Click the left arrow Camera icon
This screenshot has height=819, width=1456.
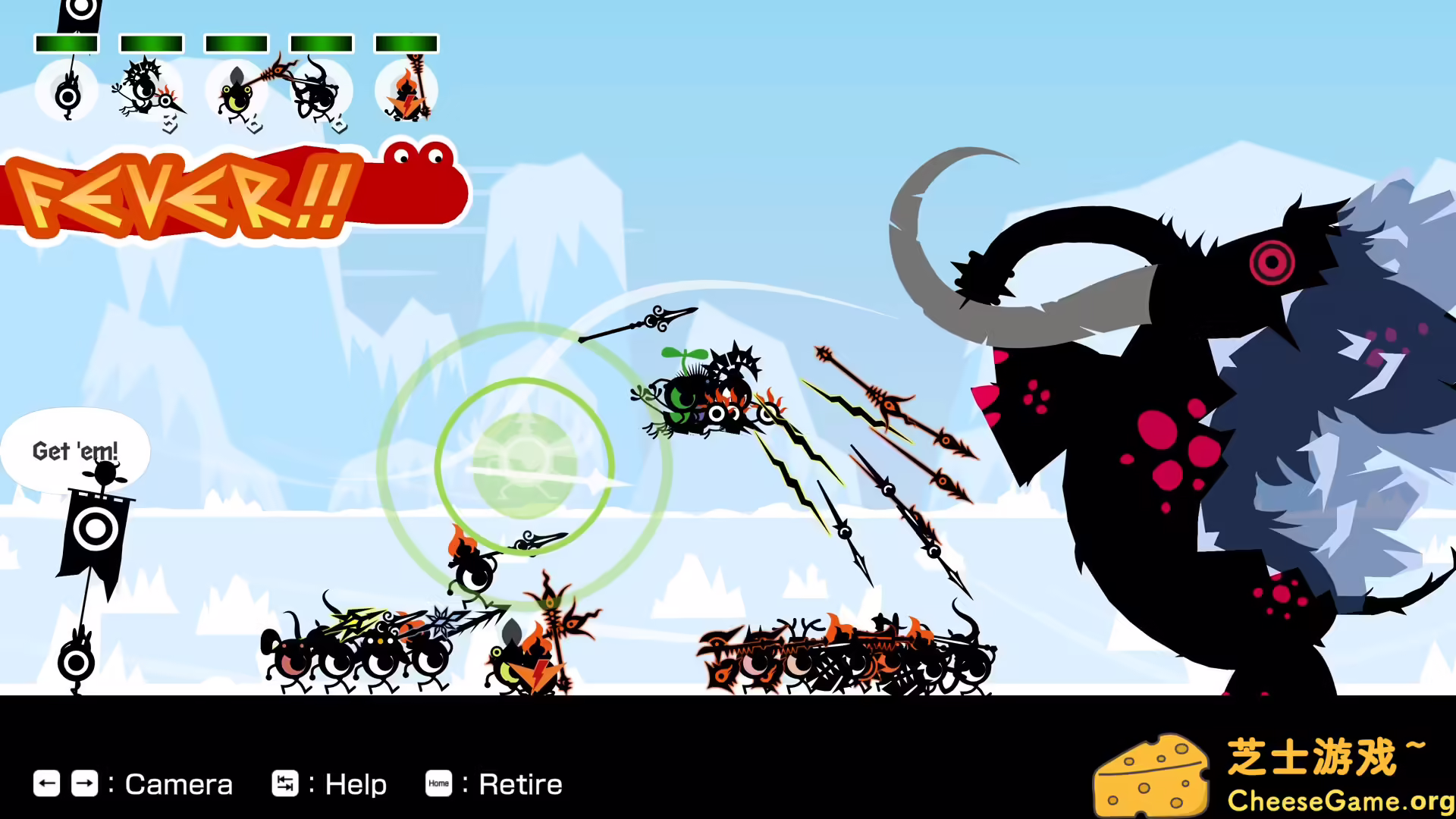pyautogui.click(x=47, y=784)
